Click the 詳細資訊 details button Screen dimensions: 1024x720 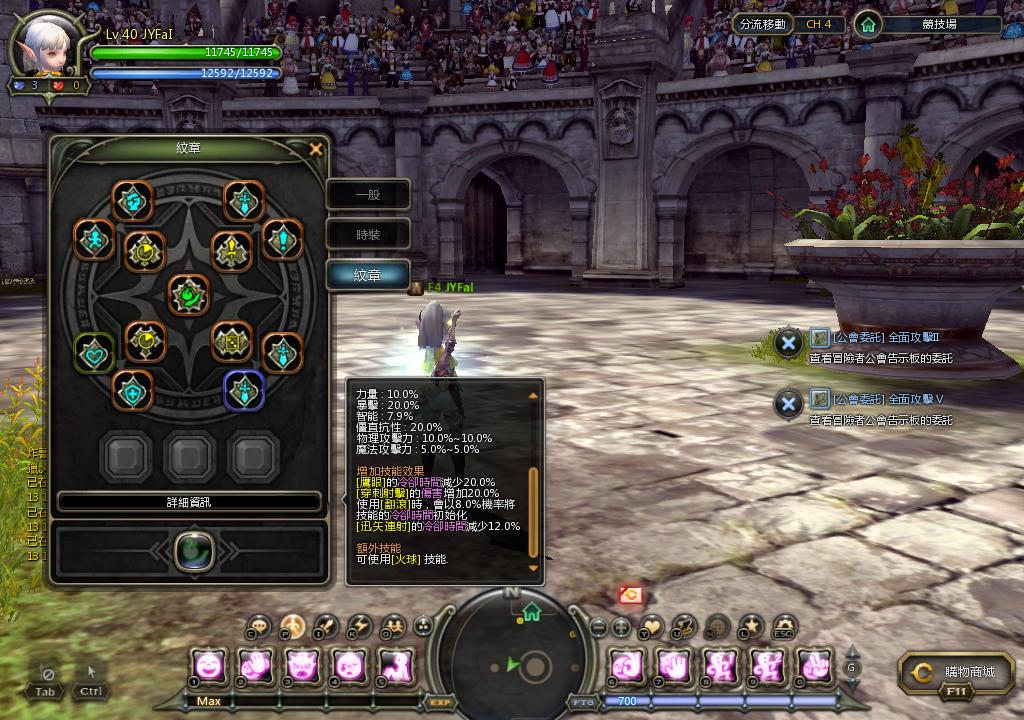[189, 501]
